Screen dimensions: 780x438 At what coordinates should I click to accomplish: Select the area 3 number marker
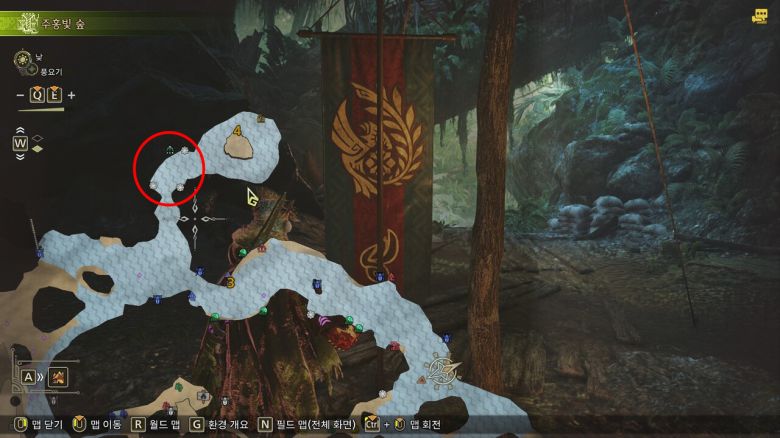point(231,283)
